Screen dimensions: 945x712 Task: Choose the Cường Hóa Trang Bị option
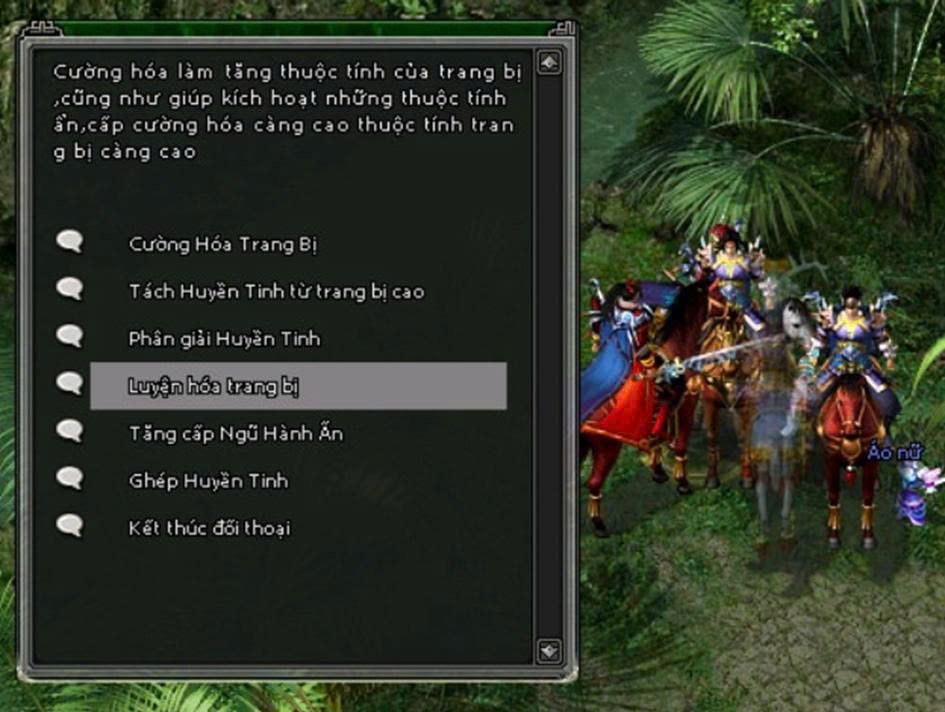222,244
